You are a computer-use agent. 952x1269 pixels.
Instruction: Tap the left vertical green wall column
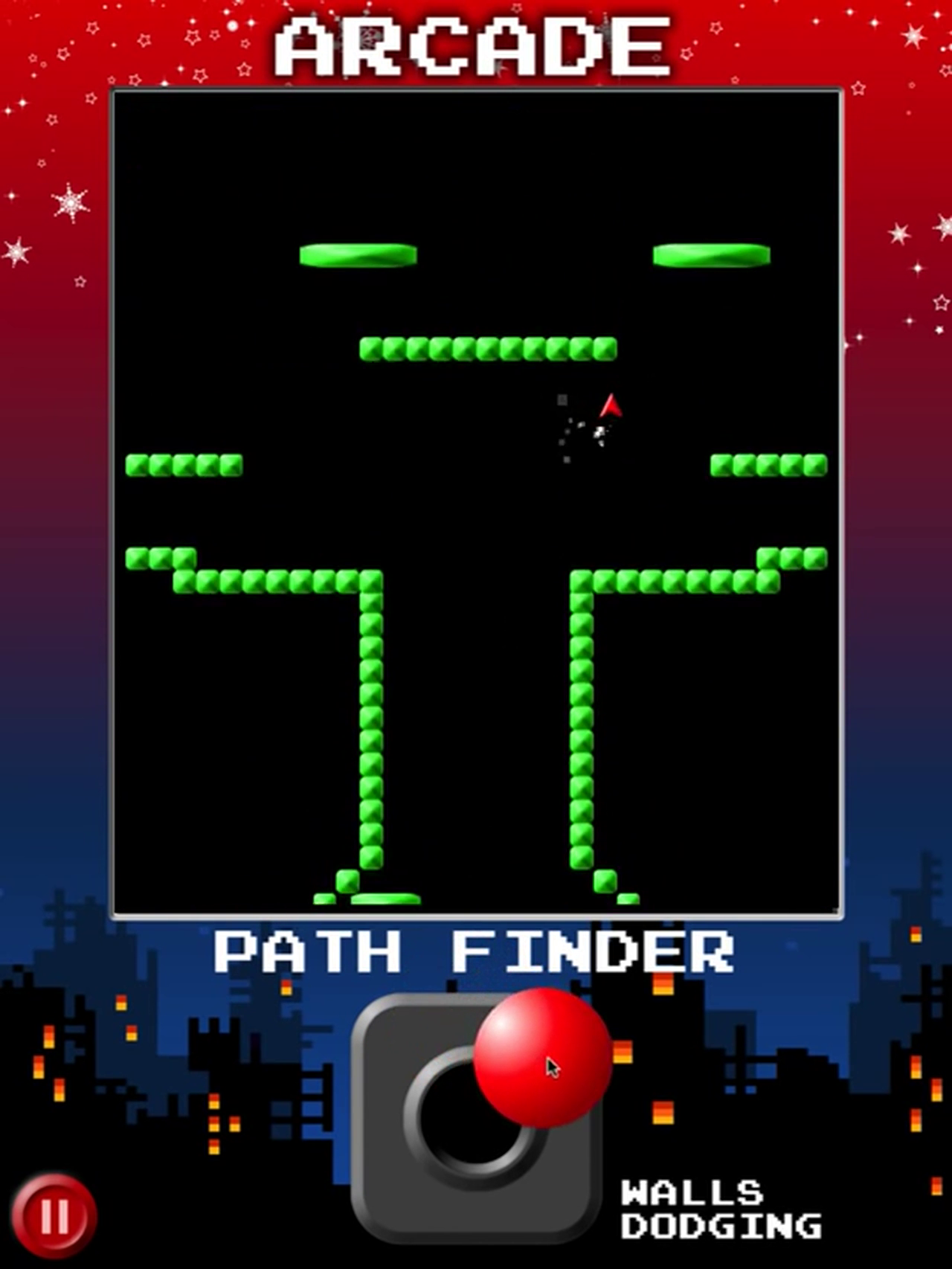tap(370, 729)
